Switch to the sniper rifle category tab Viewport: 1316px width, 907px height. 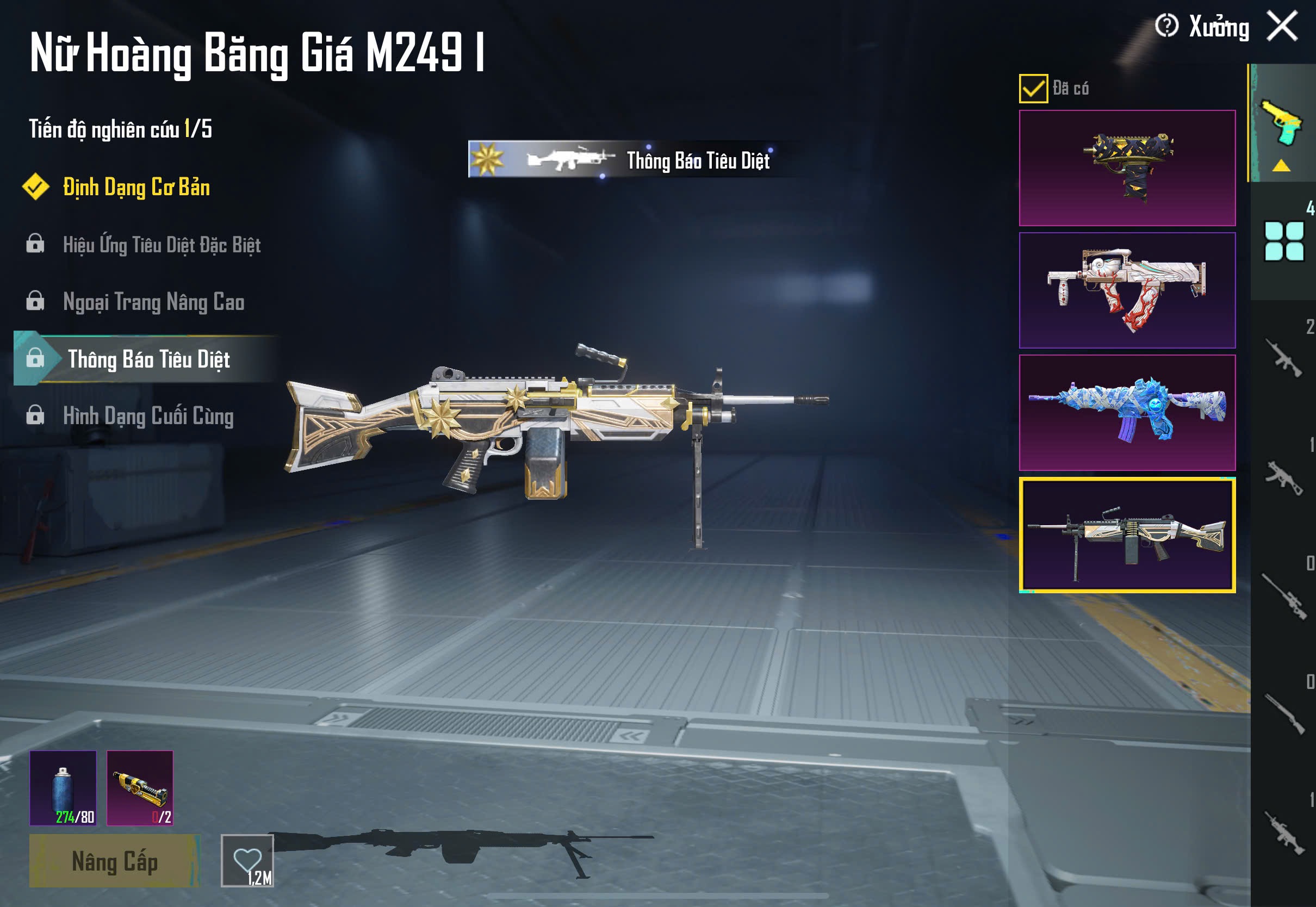tap(1283, 596)
